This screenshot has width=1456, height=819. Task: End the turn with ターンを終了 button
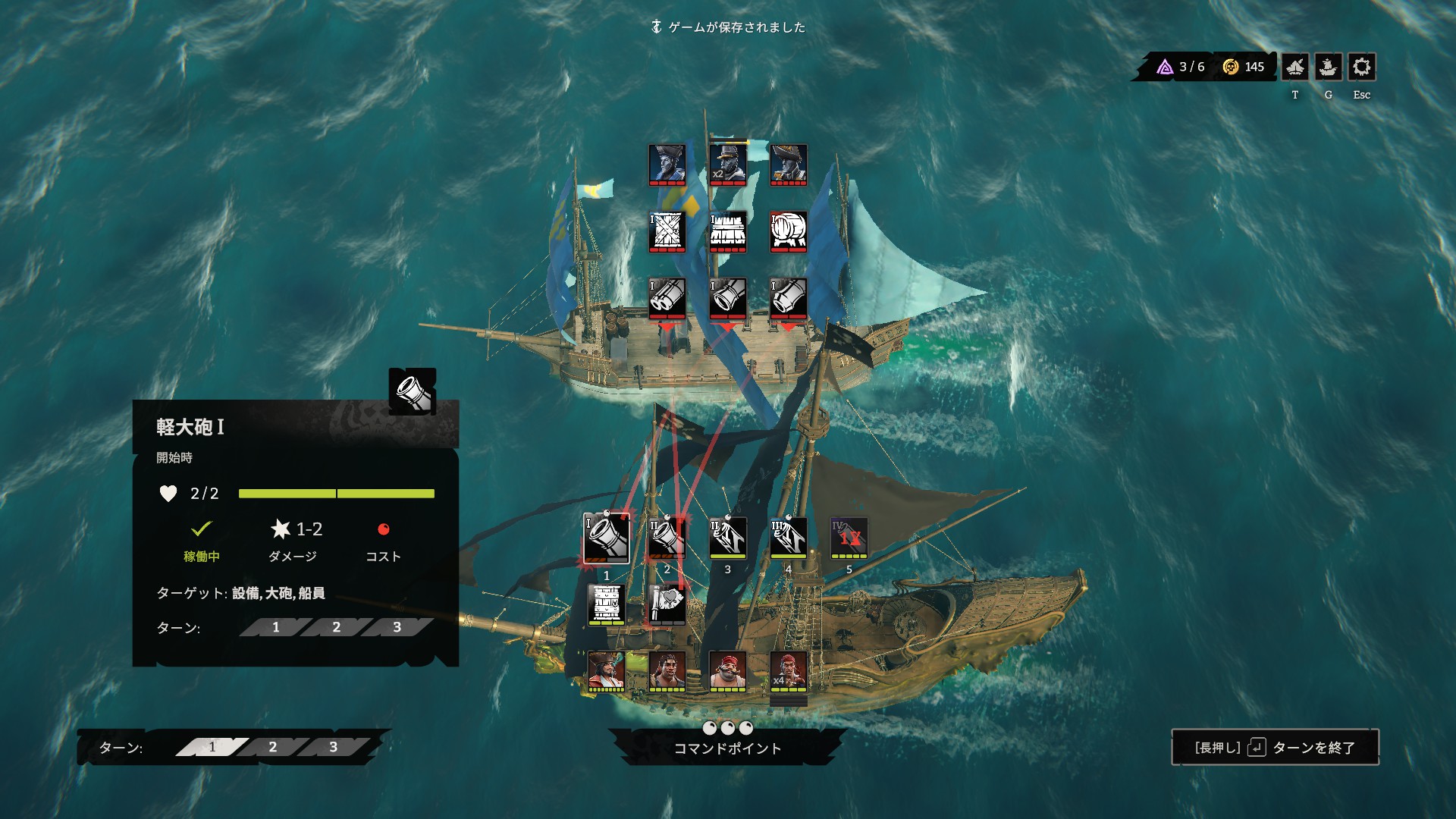point(1275,748)
